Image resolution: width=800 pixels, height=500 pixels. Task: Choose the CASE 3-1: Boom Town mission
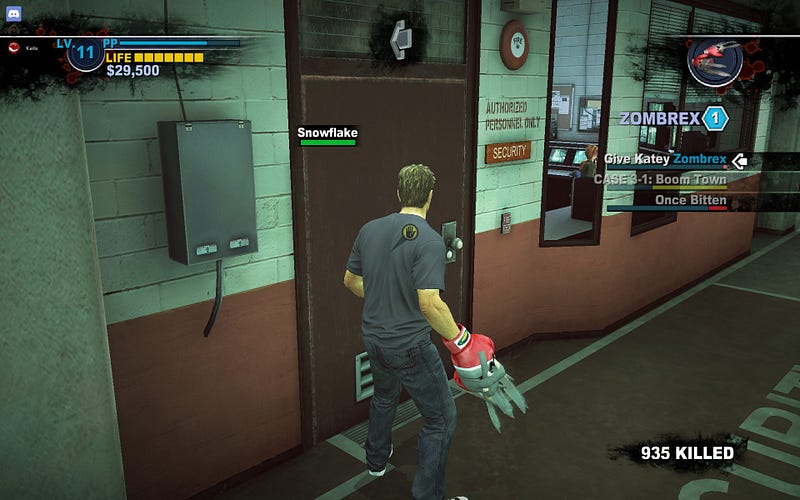pos(660,180)
